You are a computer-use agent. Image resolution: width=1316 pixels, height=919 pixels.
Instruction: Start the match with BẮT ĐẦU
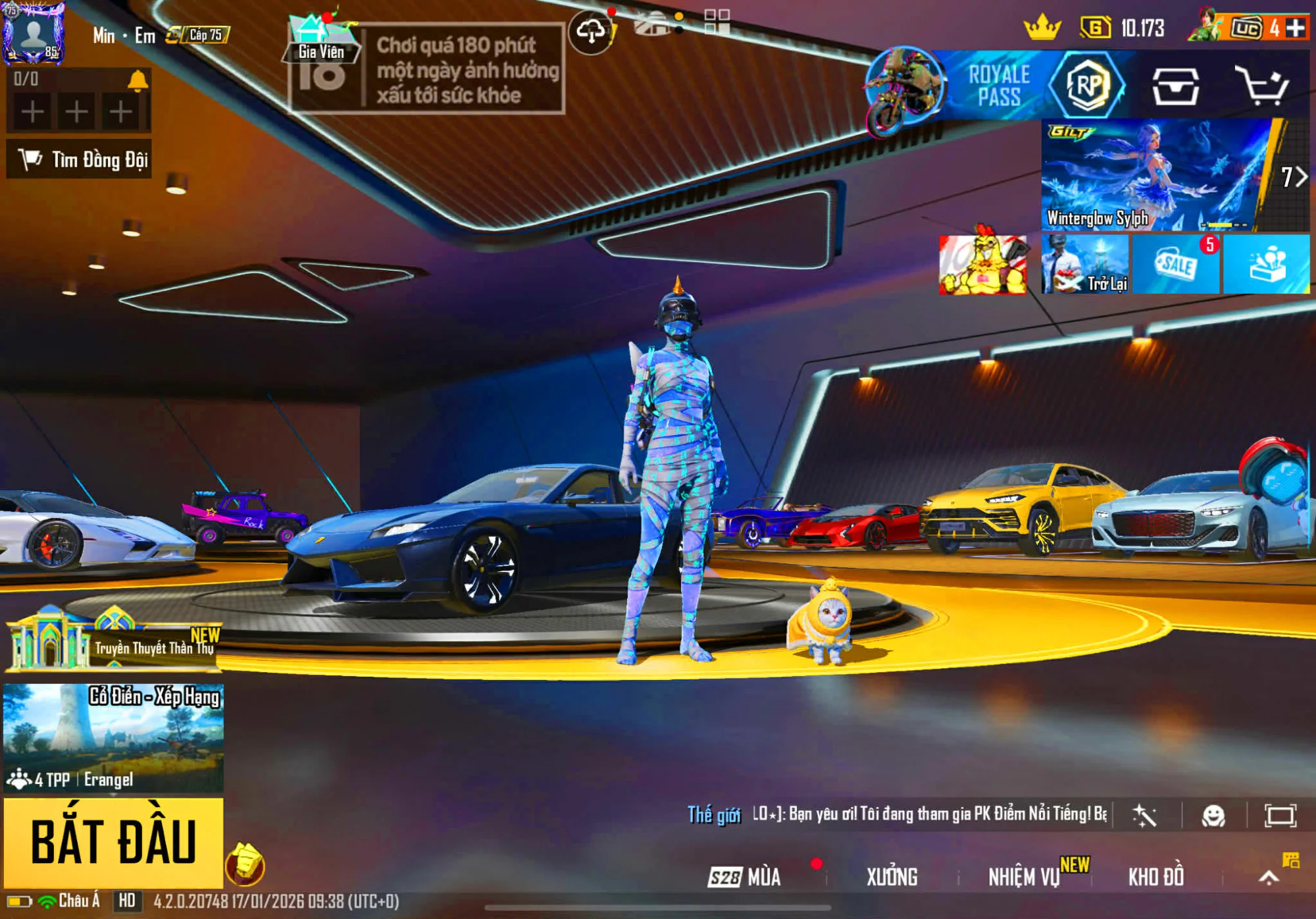113,842
